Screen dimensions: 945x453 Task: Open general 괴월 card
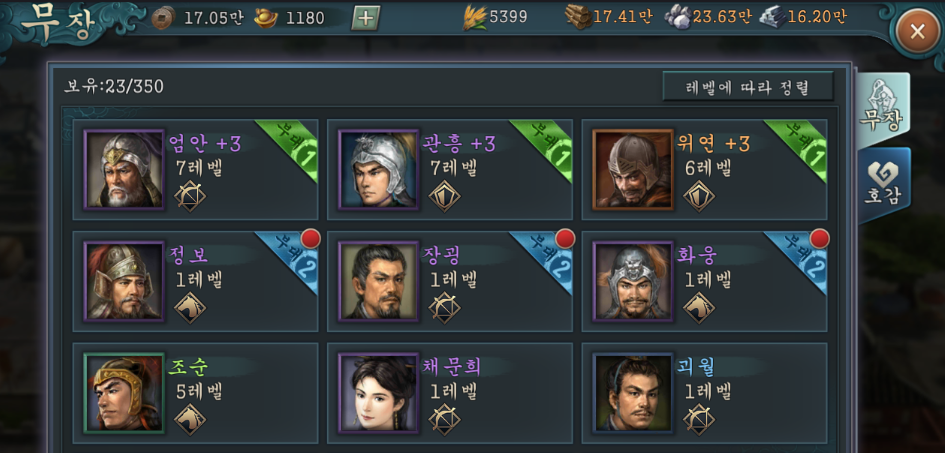tap(704, 392)
